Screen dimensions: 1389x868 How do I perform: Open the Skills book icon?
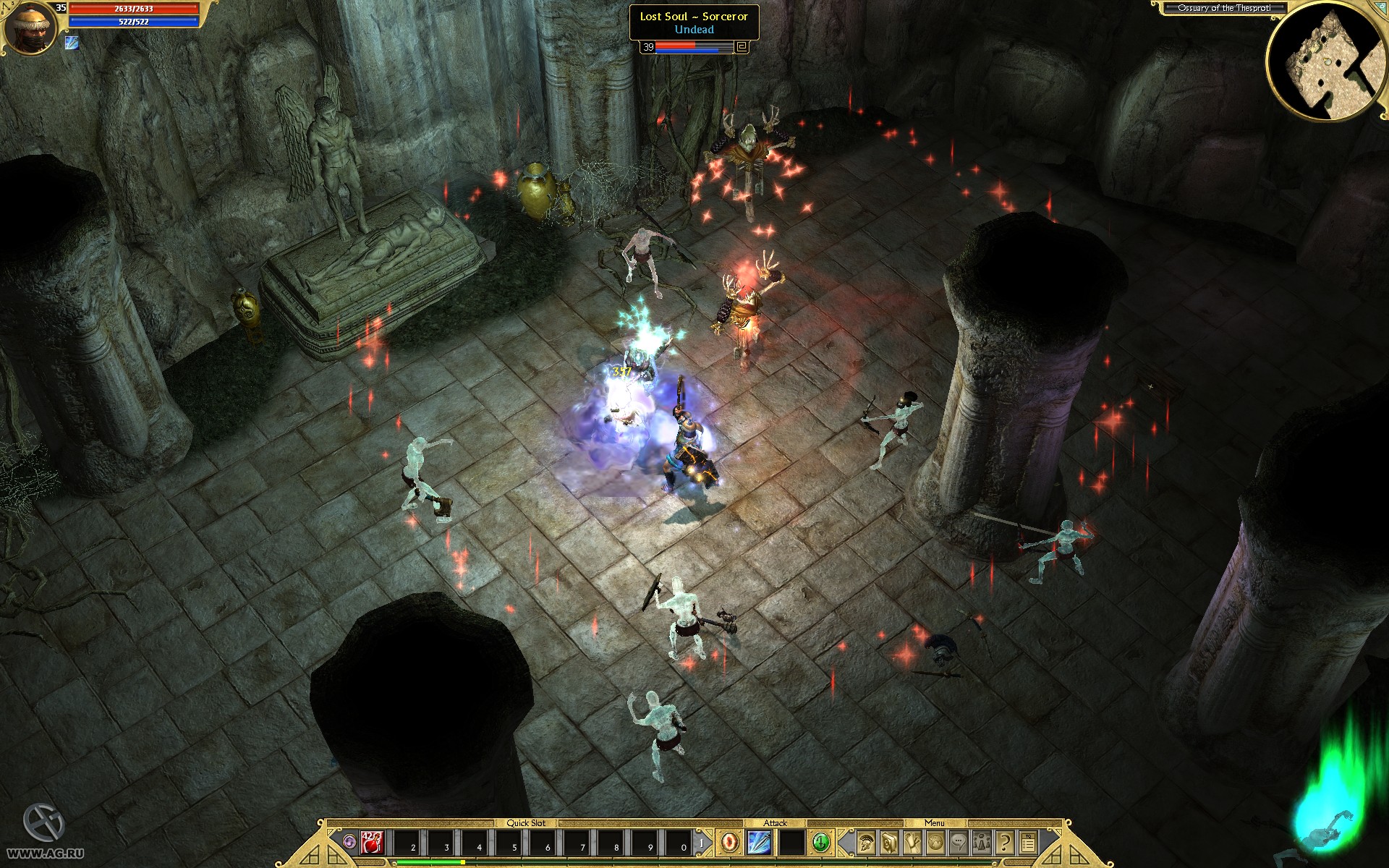(889, 843)
